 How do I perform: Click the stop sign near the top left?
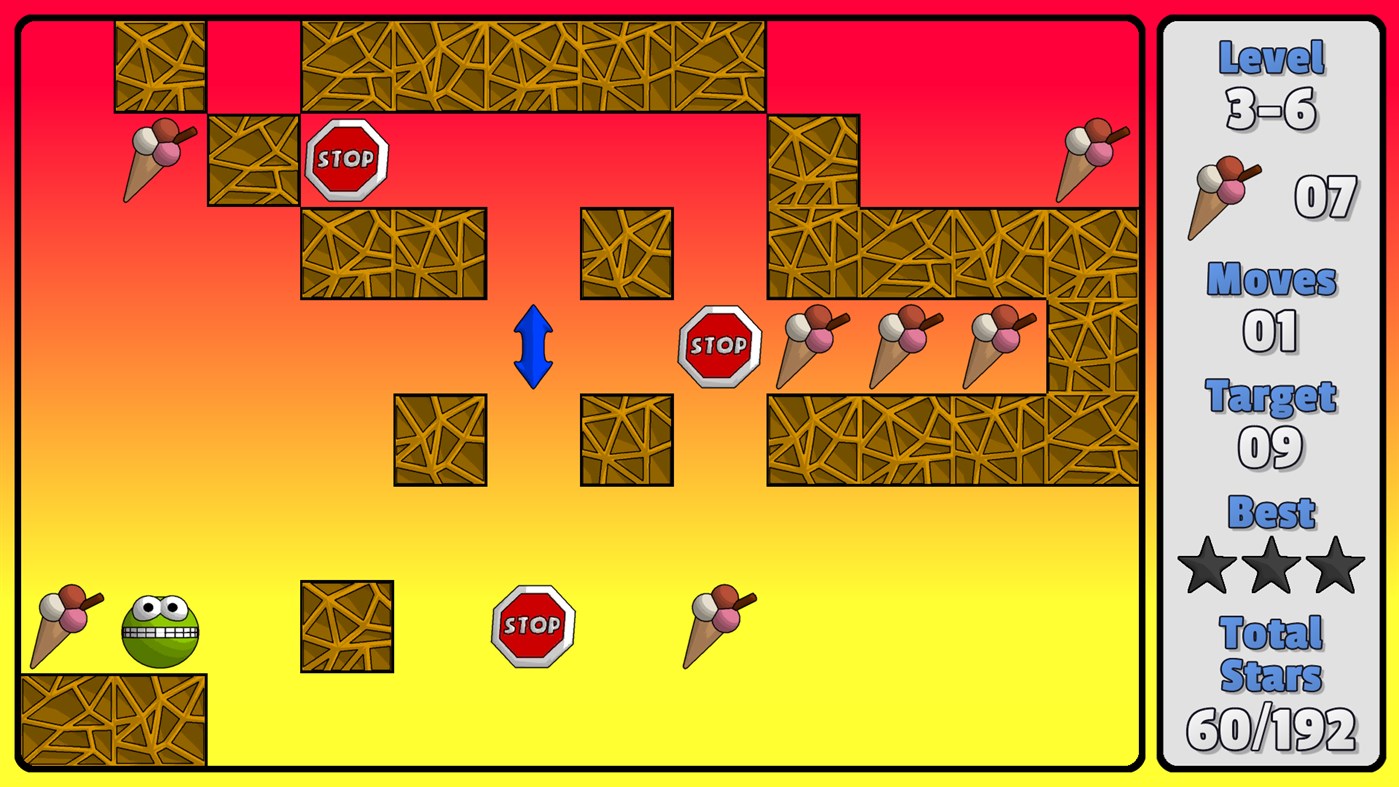pyautogui.click(x=346, y=158)
